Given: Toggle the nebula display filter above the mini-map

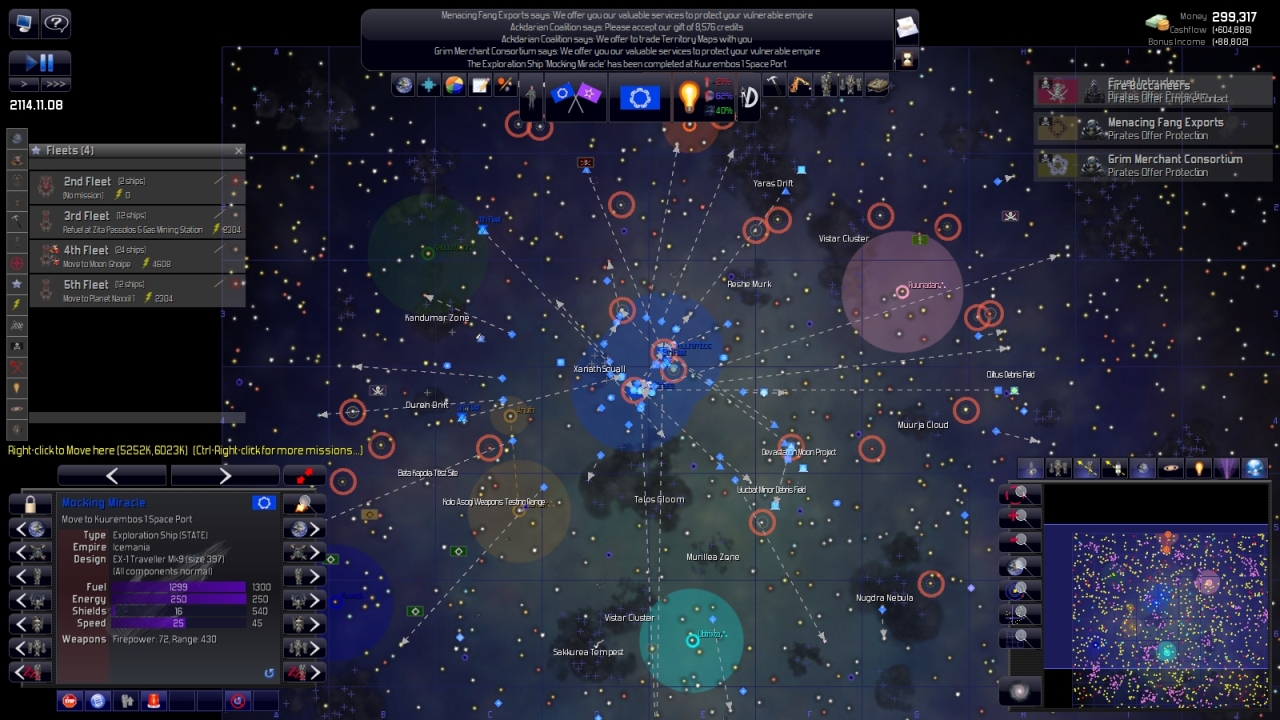Looking at the screenshot, I should point(1229,467).
